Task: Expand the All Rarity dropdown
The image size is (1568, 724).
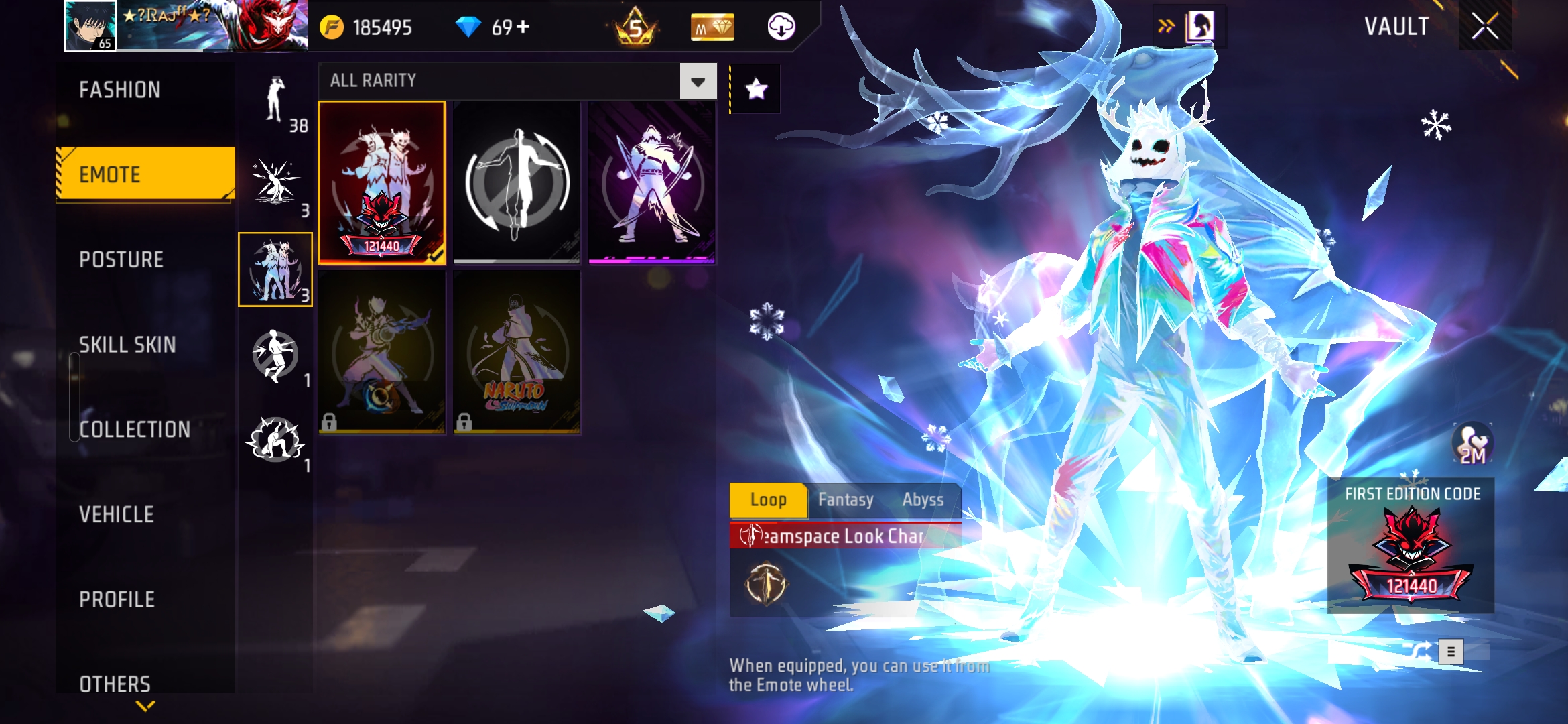Action: click(698, 82)
